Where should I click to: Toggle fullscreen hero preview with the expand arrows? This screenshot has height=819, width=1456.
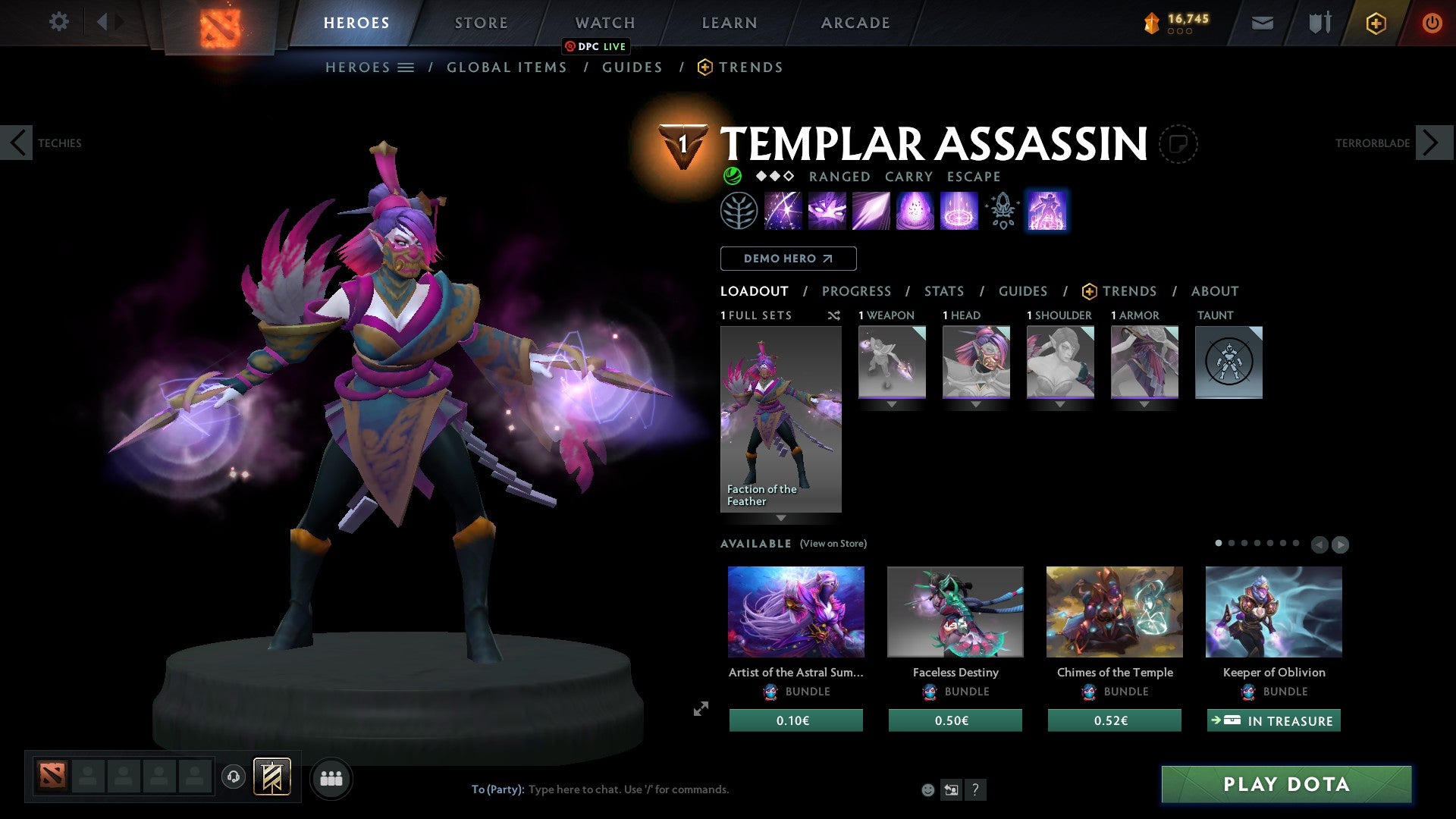[700, 709]
